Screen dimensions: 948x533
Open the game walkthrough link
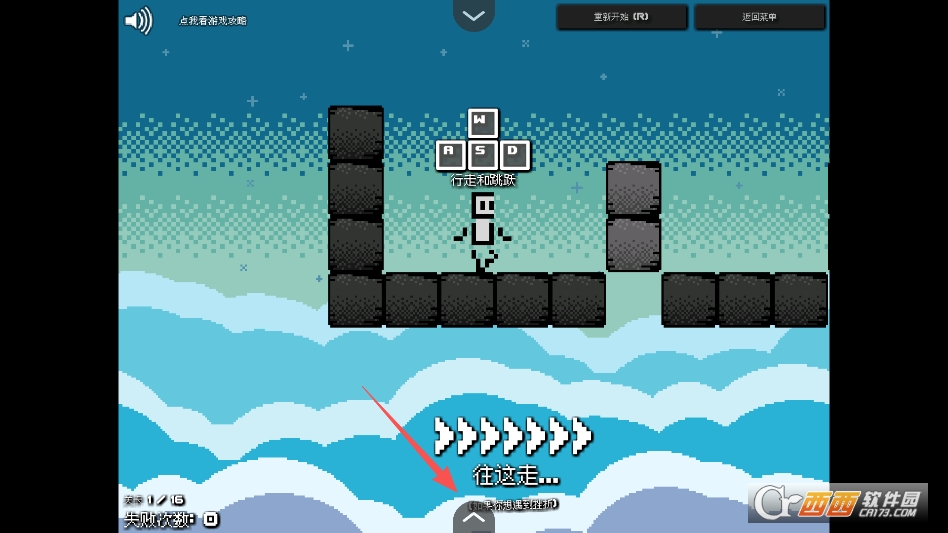(x=213, y=21)
